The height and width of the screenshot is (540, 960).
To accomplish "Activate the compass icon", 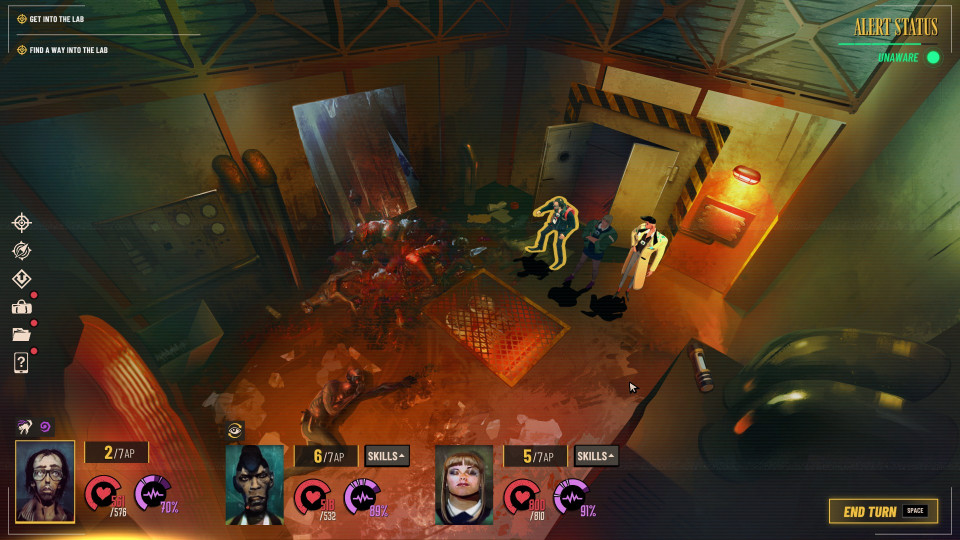I will point(21,251).
